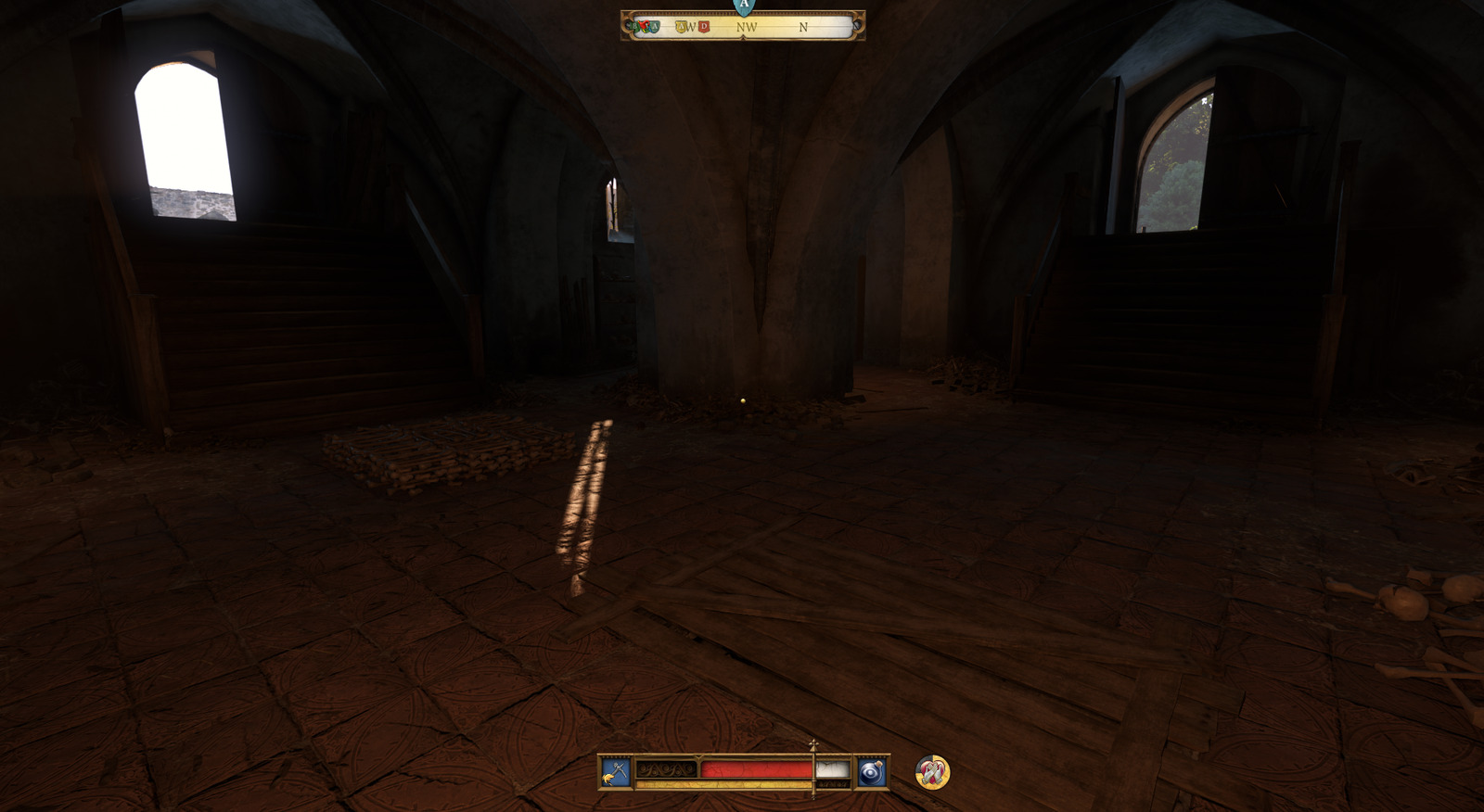Viewport: 1484px width, 812px height.
Task: Click the W waypoint marker on the compass
Action: 693,27
